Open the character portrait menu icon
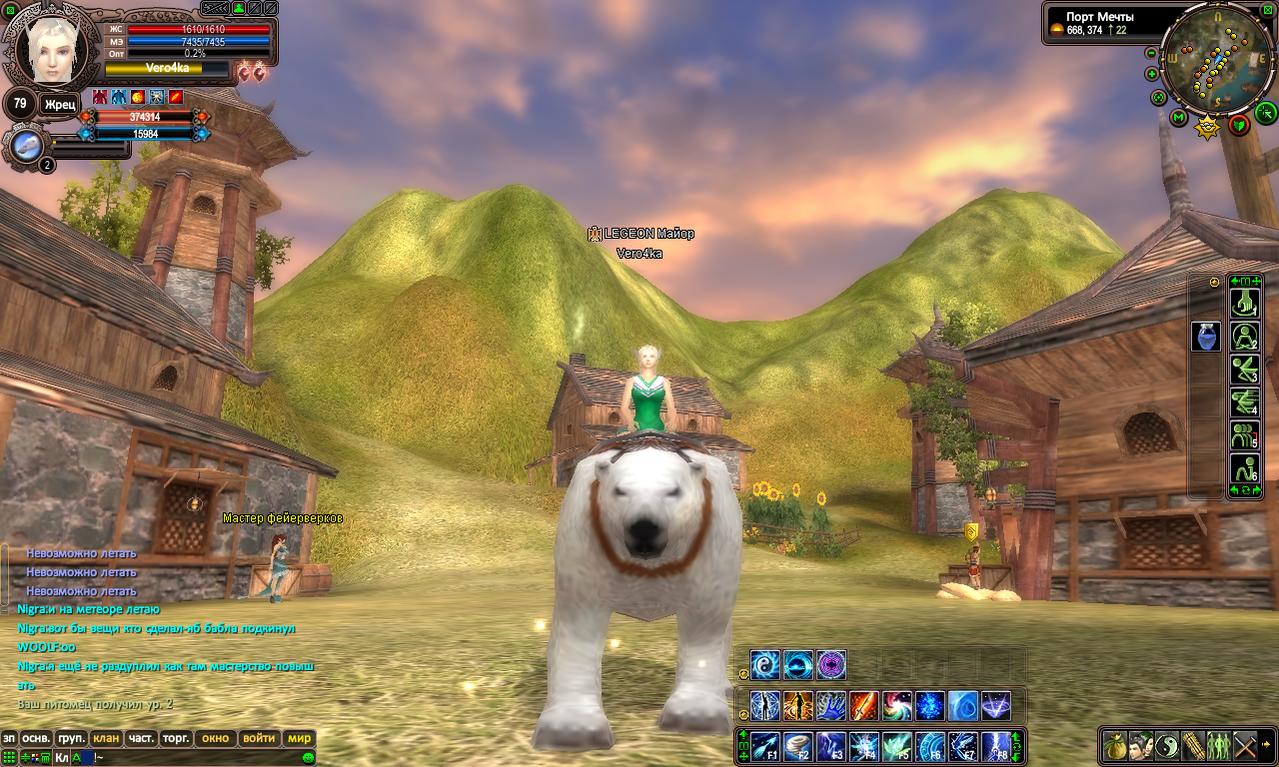The width and height of the screenshot is (1279, 767). click(1141, 746)
